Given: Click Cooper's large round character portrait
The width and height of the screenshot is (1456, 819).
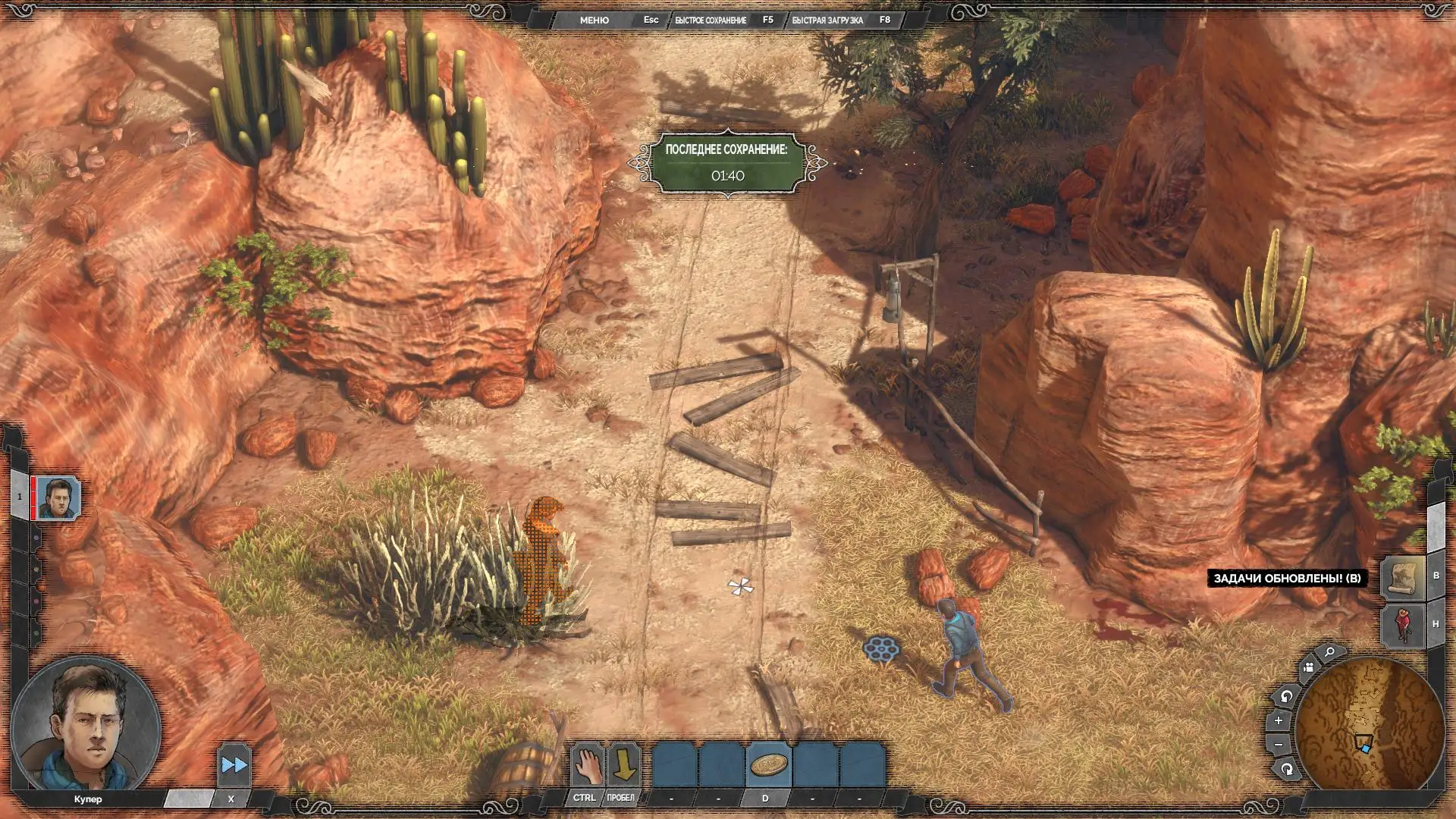Looking at the screenshot, I should click(x=86, y=725).
